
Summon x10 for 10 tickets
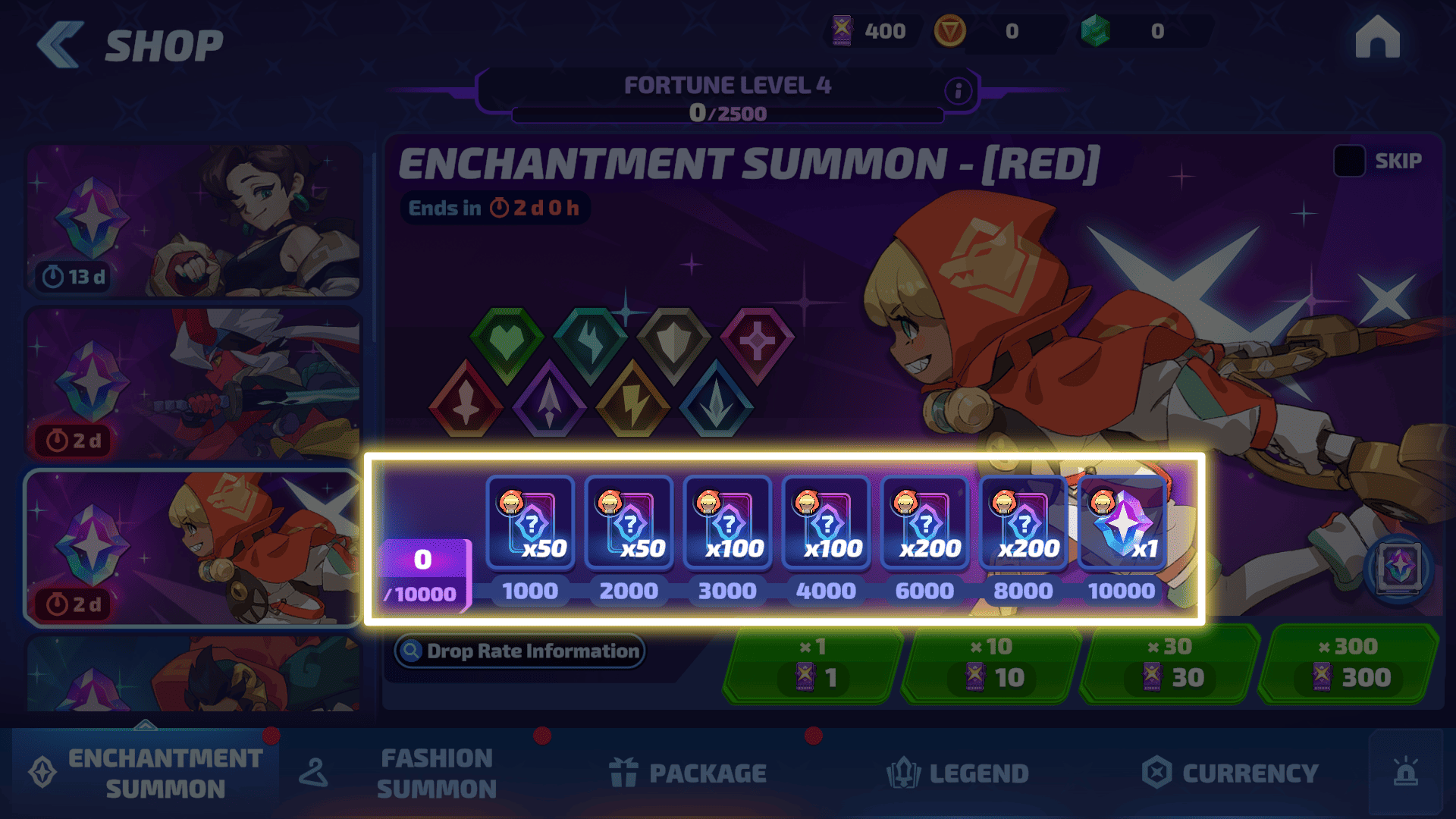[991, 665]
